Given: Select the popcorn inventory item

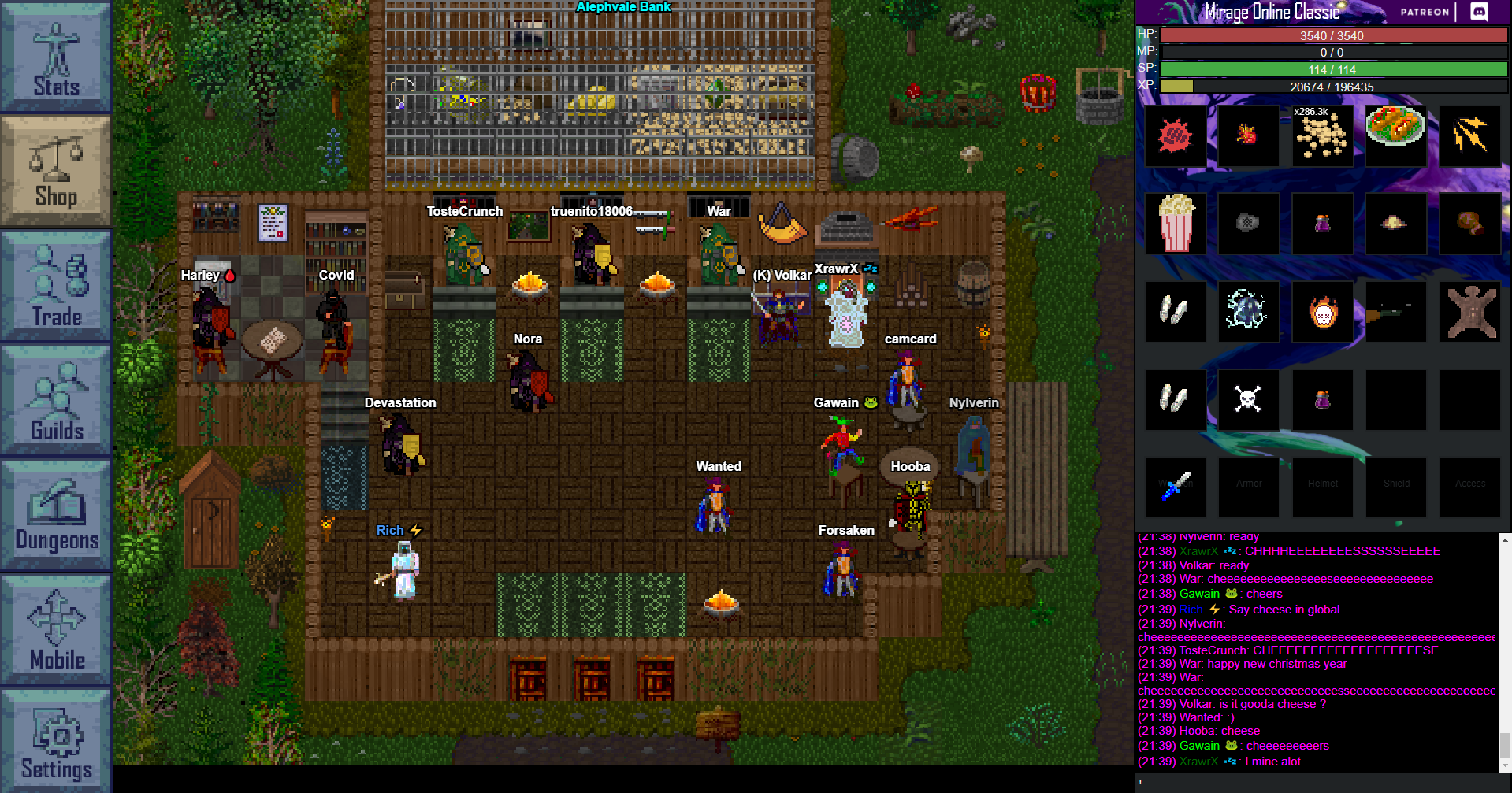Looking at the screenshot, I should pos(1175,223).
